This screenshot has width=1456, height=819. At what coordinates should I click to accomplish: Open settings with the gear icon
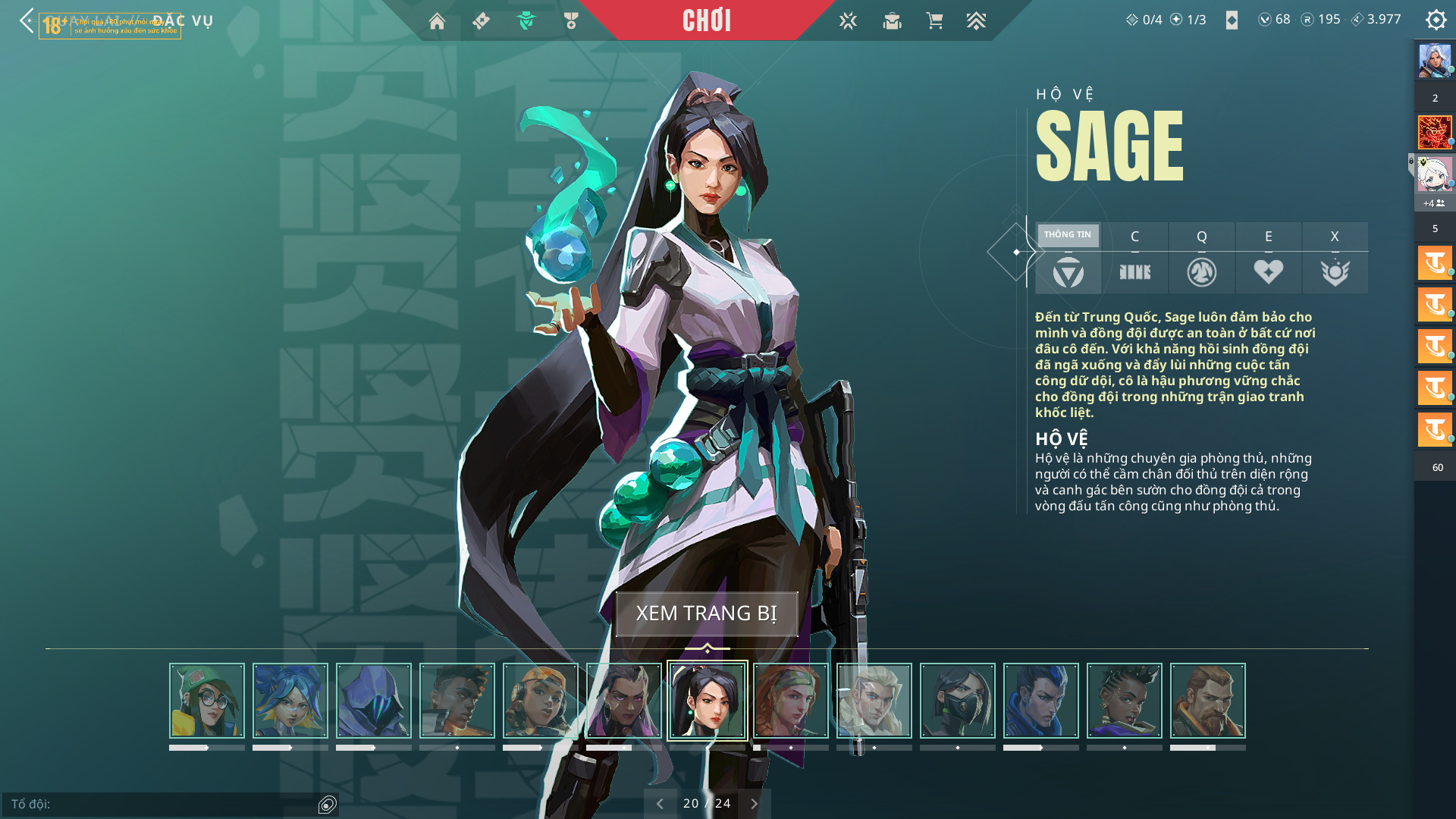point(1436,20)
